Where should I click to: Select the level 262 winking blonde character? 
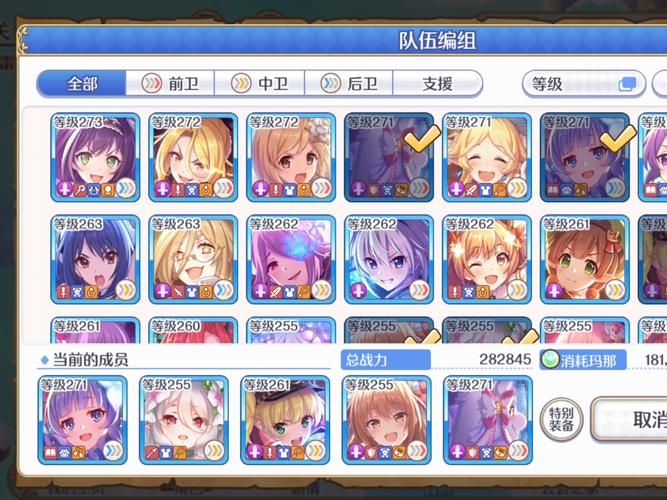coord(486,260)
